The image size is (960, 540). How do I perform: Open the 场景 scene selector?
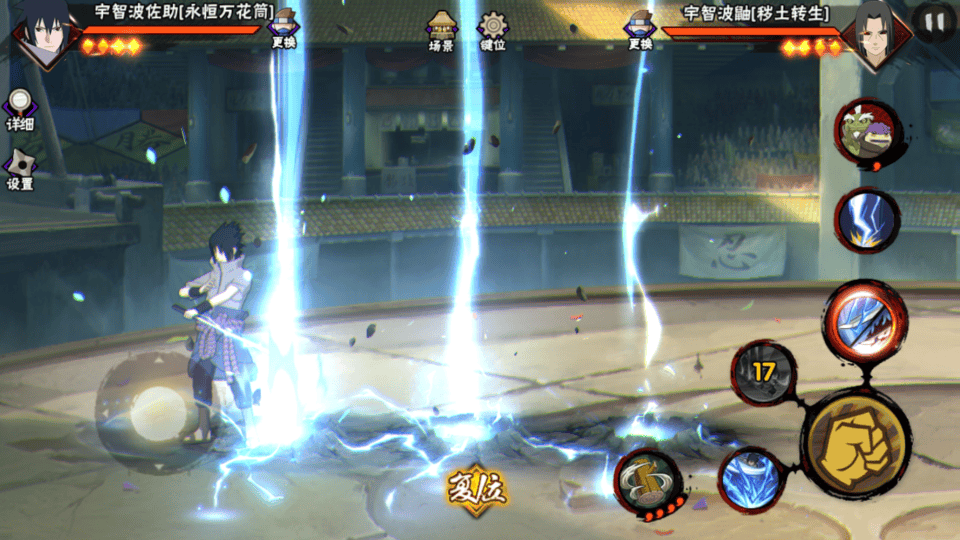pos(441,31)
